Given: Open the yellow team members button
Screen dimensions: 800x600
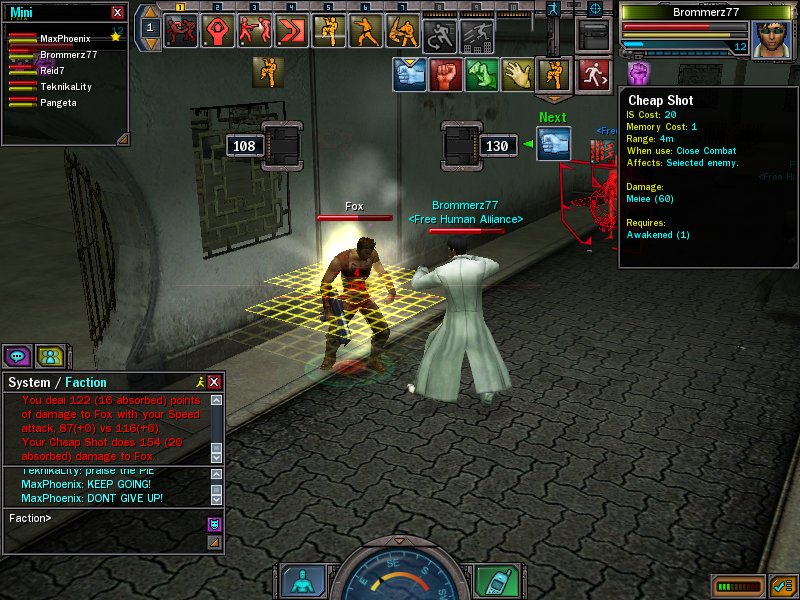Looking at the screenshot, I should point(50,355).
